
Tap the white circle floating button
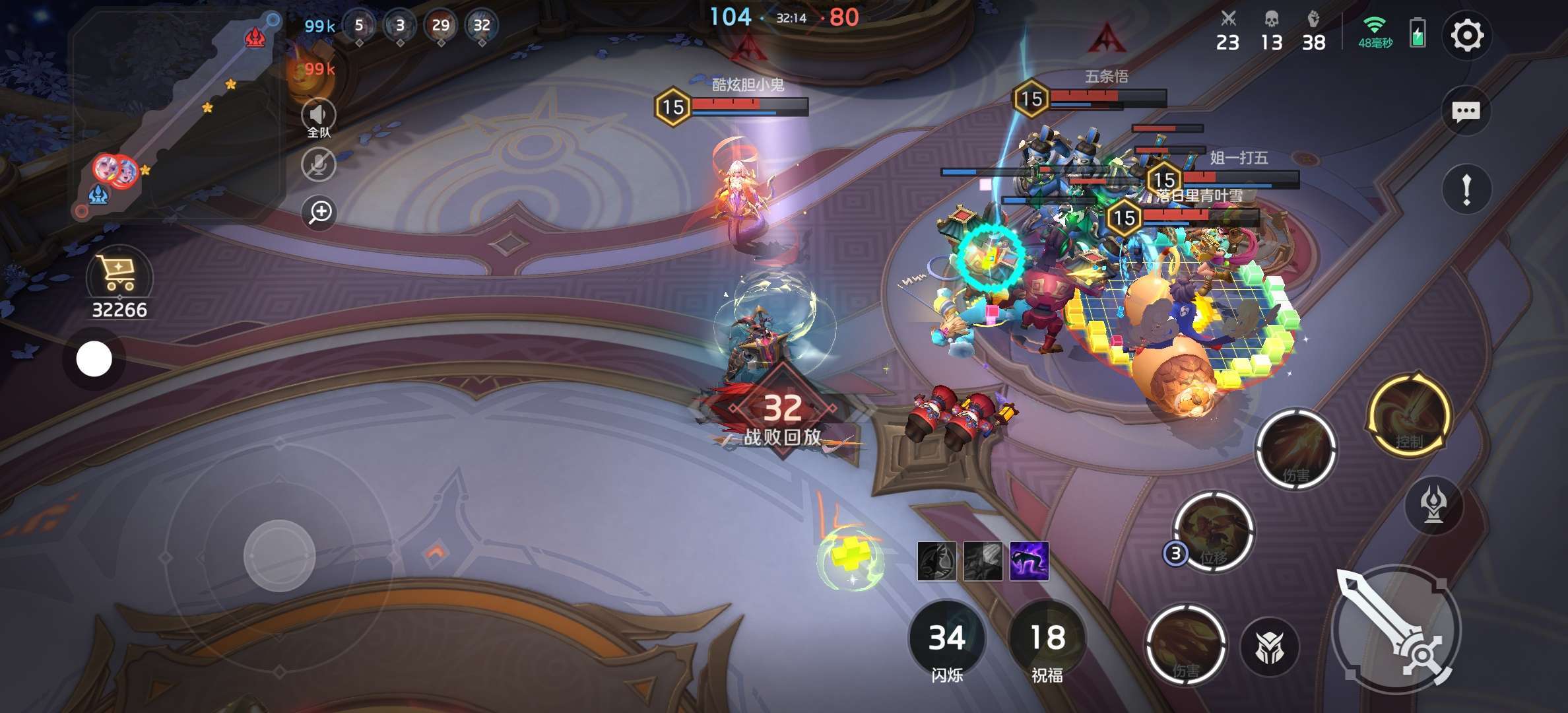click(94, 359)
